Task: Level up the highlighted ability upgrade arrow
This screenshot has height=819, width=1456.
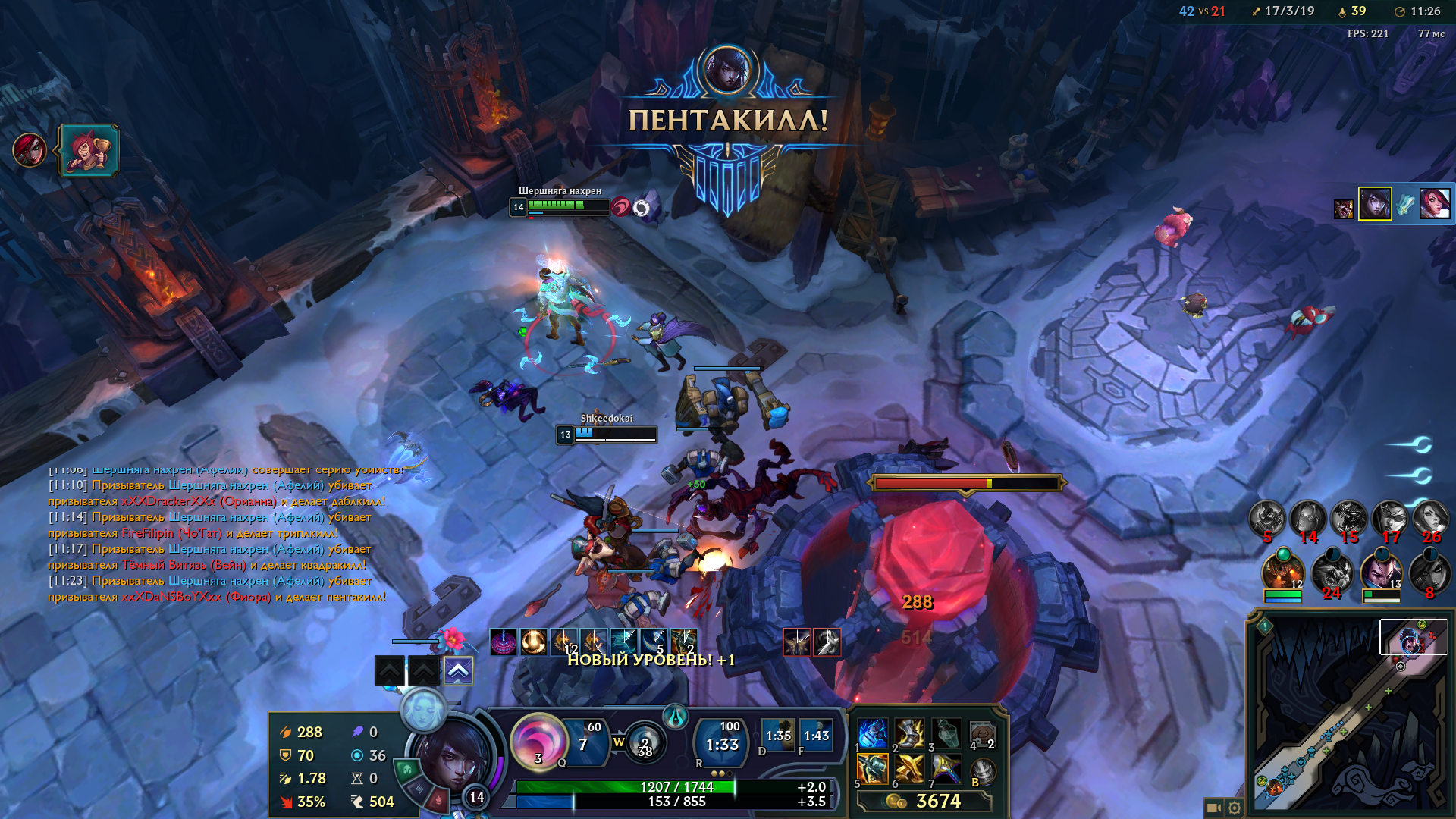Action: point(458,670)
